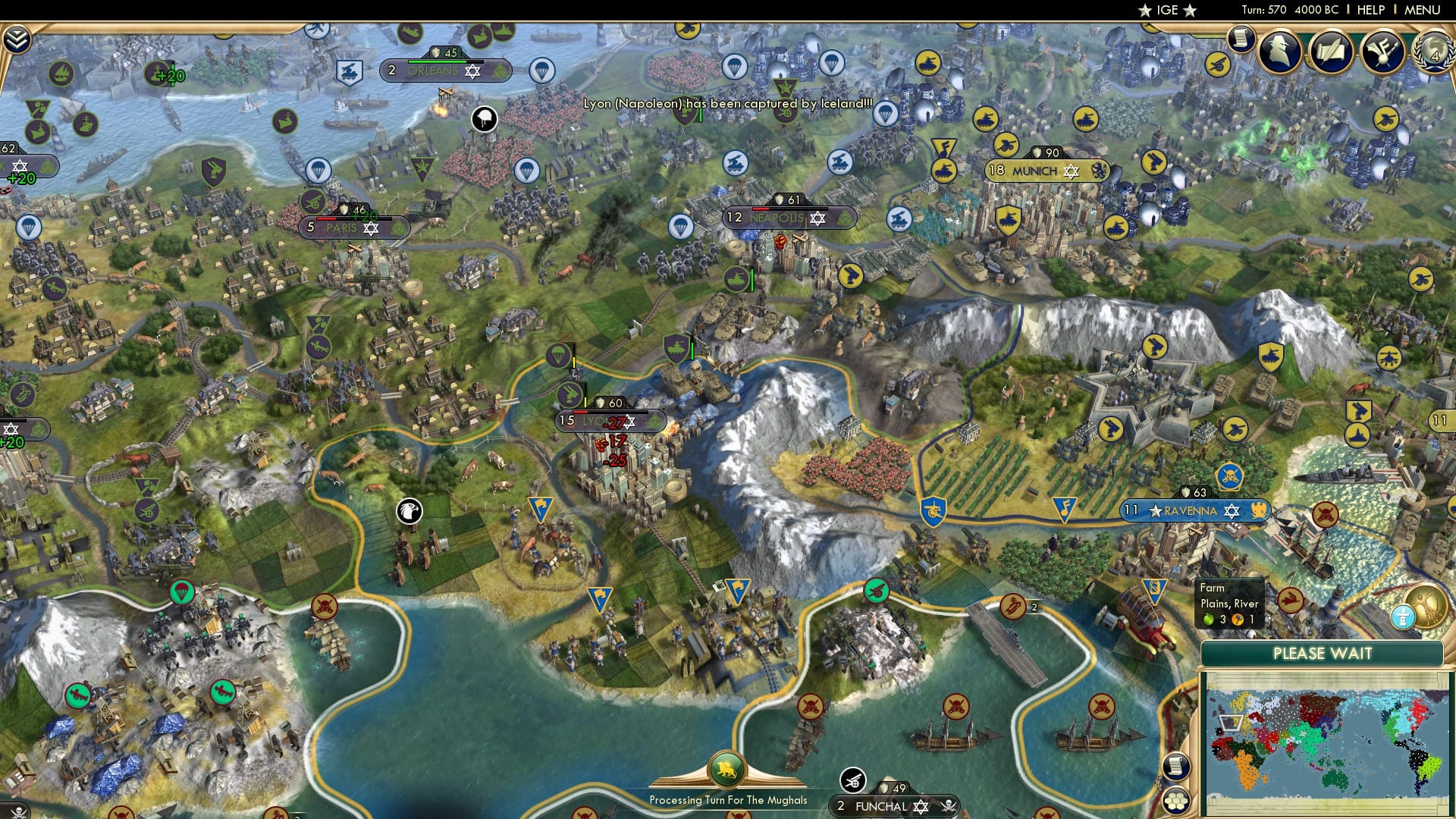Toggle the hexagon strategic view button near minimap

pos(1177,801)
